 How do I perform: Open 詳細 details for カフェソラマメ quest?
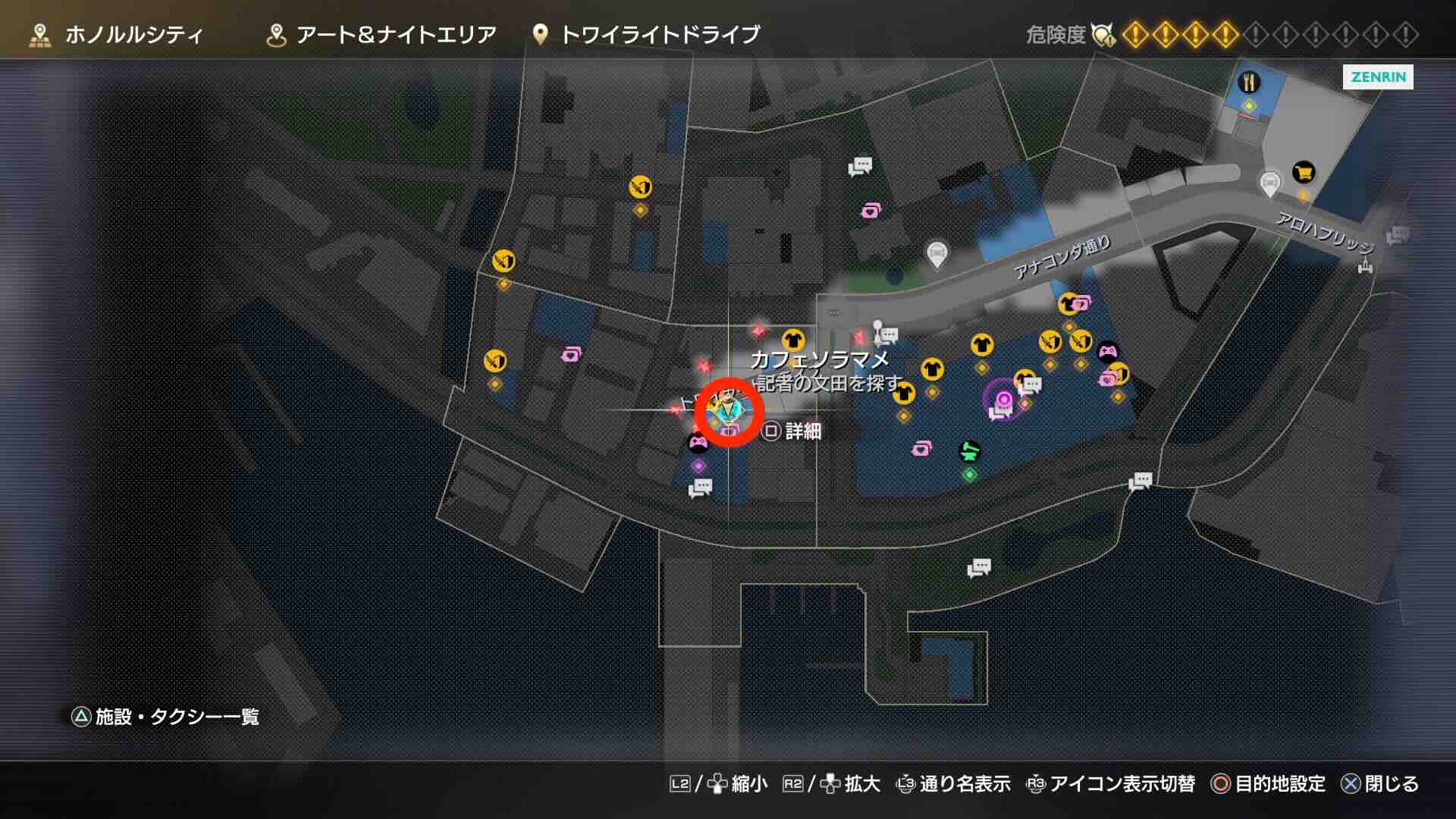coord(800,431)
